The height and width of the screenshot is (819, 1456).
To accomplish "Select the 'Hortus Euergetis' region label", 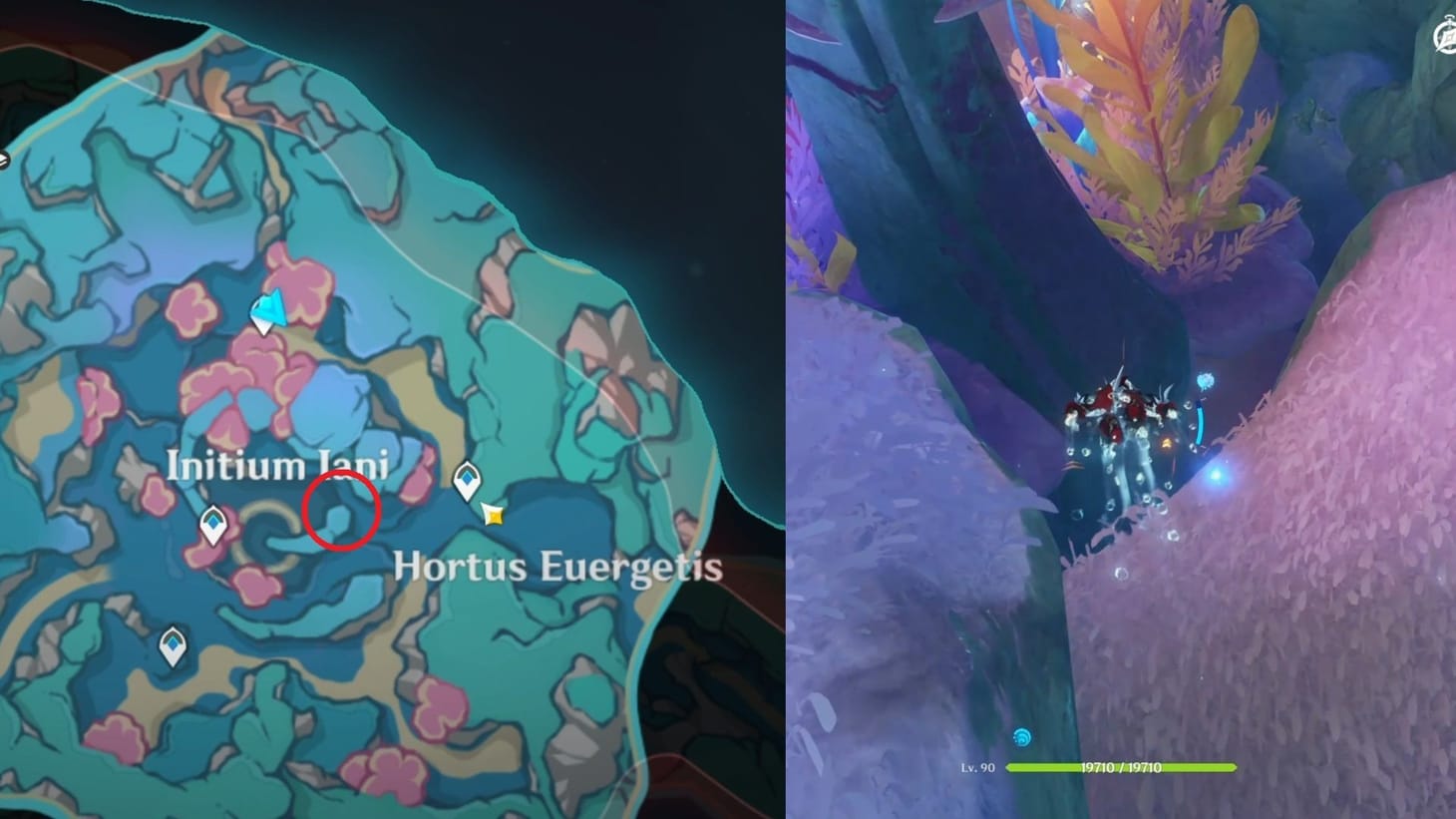I will pyautogui.click(x=557, y=566).
